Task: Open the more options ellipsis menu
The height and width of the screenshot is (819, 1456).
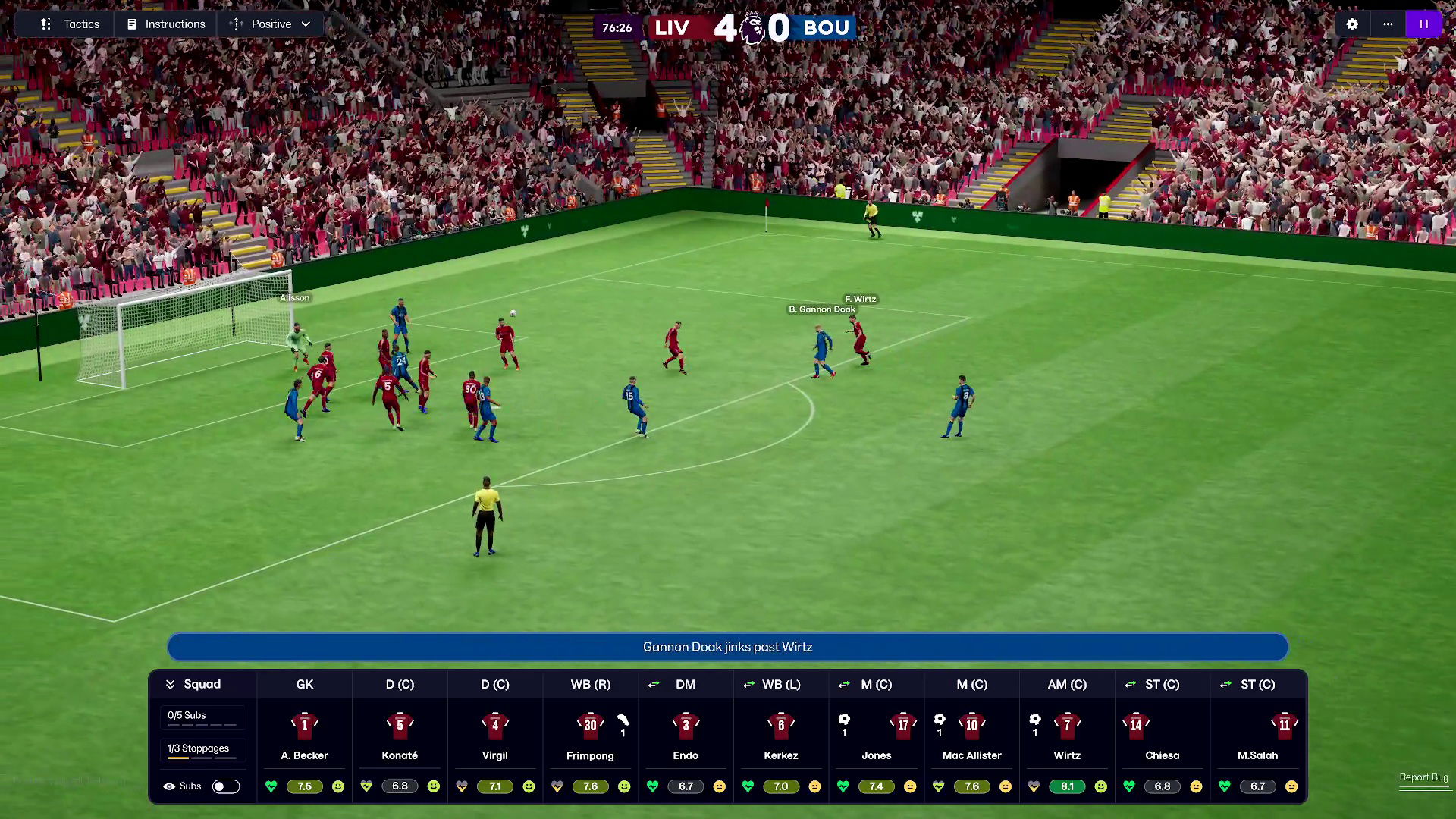Action: [x=1389, y=24]
